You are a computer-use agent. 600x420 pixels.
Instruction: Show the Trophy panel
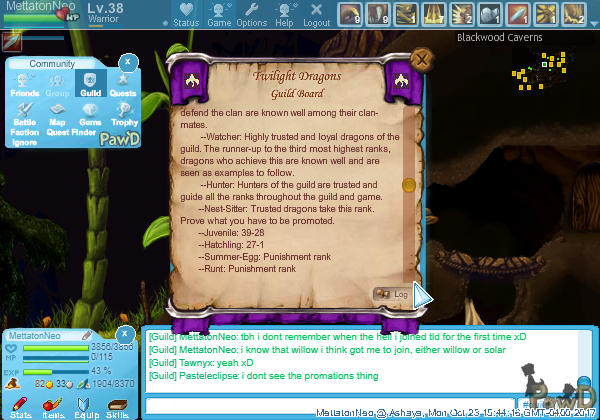[x=123, y=113]
